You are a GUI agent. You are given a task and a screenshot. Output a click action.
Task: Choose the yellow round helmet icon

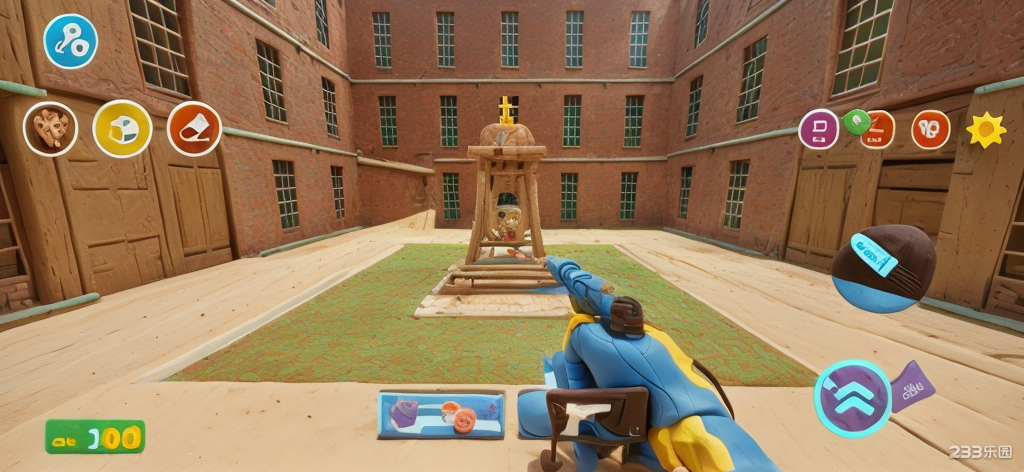[x=122, y=128]
